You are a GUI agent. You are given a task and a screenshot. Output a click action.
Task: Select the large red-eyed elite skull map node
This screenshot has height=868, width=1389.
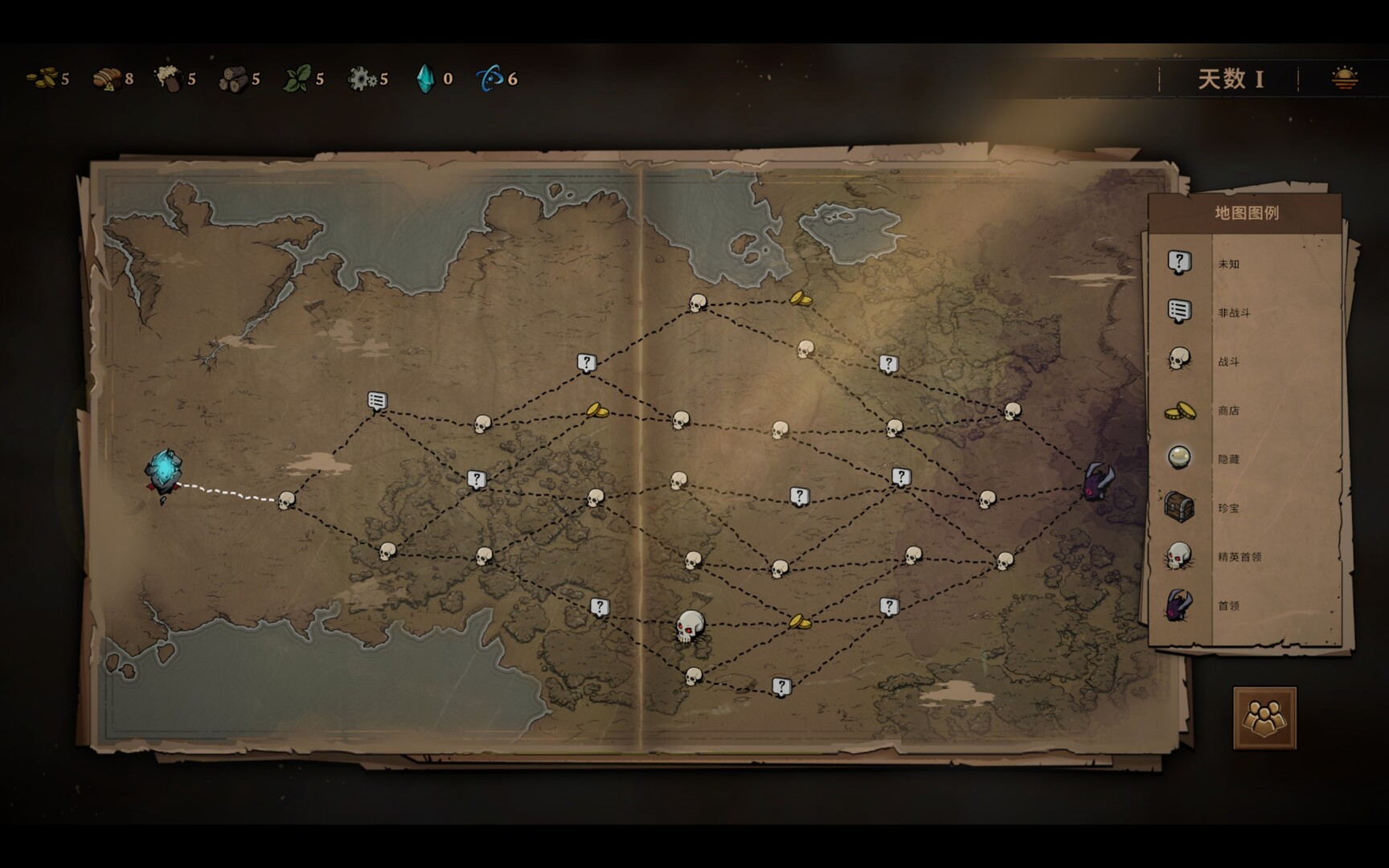[x=690, y=626]
